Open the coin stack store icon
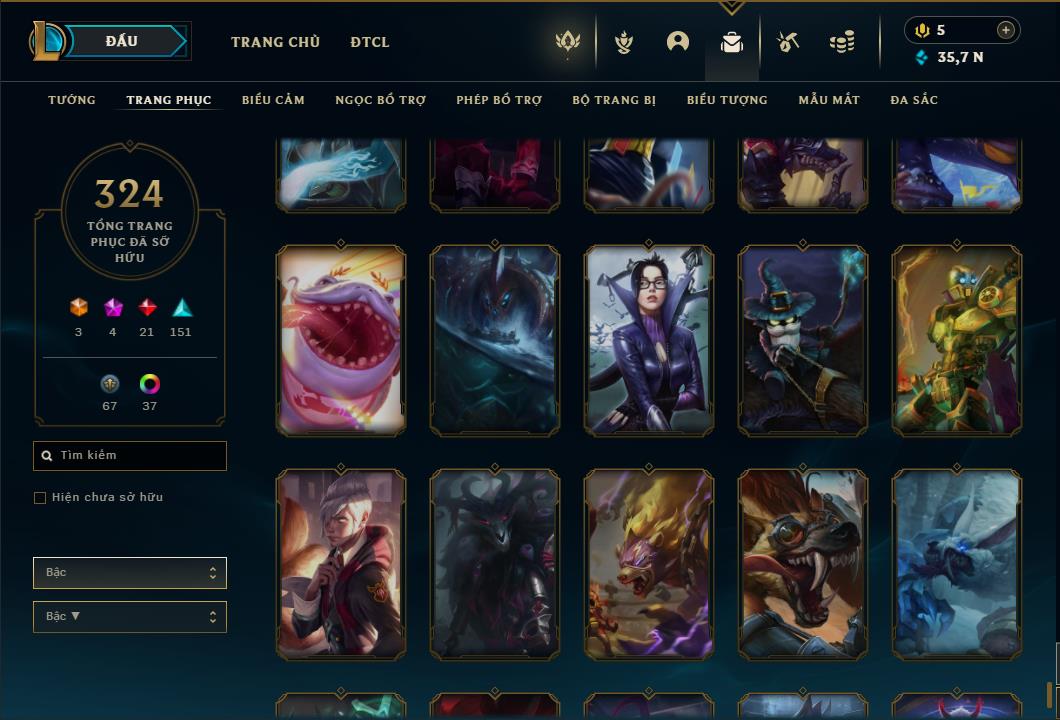Viewport: 1060px width, 720px height. pos(842,42)
